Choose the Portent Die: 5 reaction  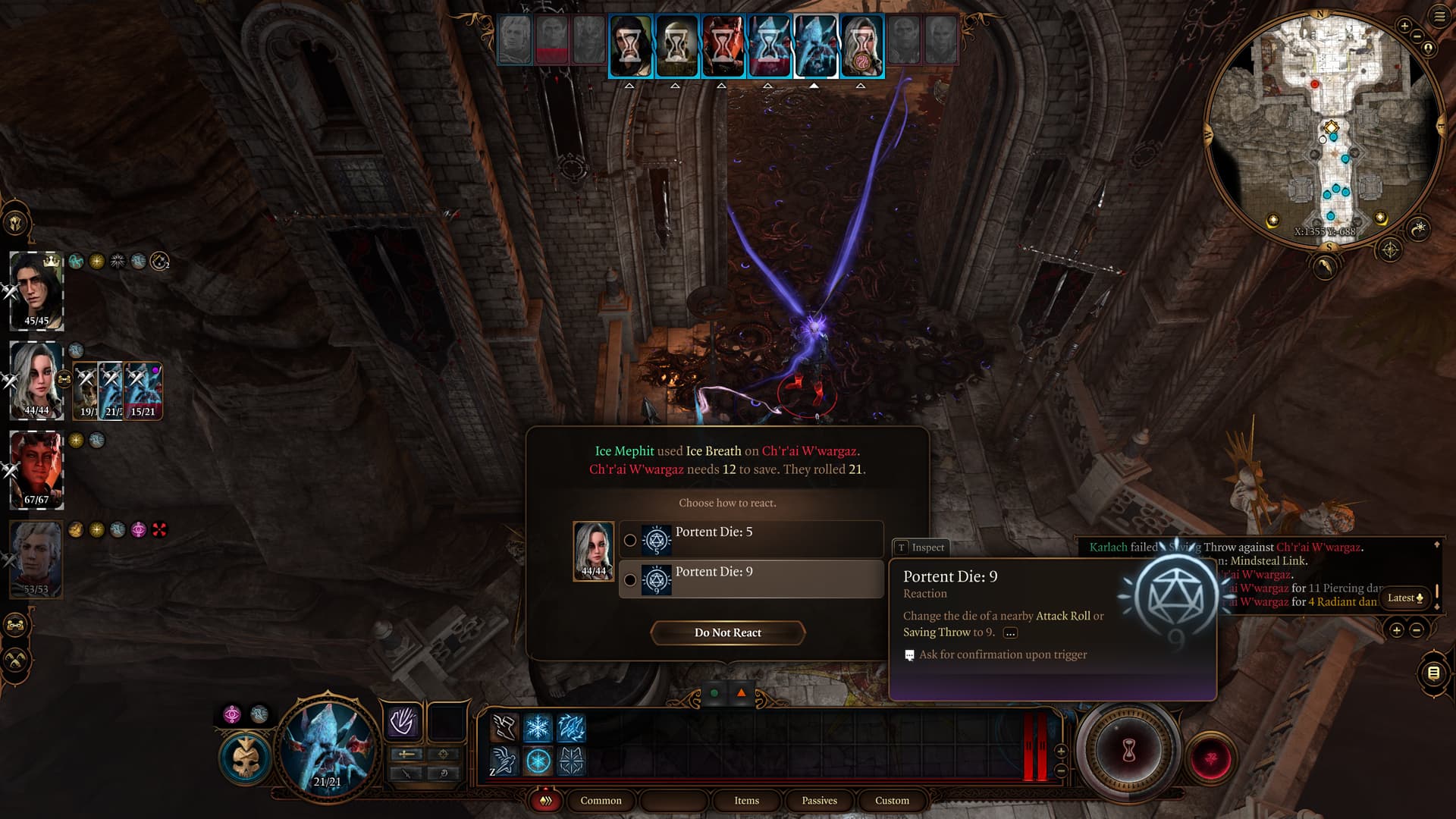(x=751, y=539)
